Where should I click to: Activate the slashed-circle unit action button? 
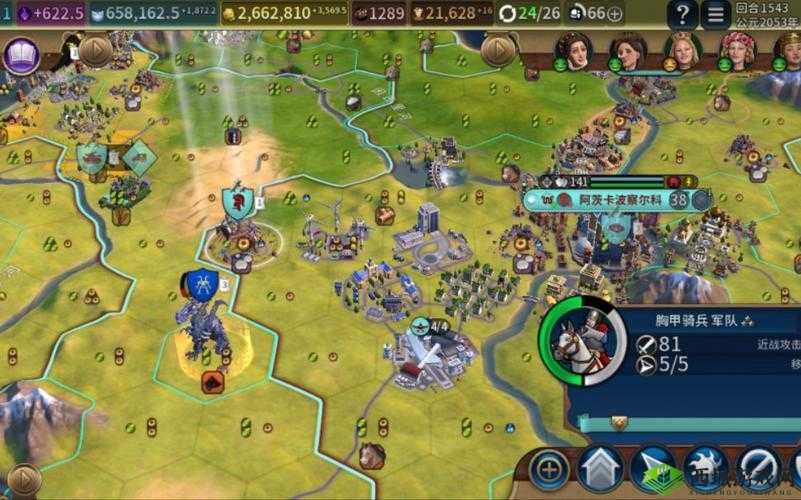pos(759,468)
